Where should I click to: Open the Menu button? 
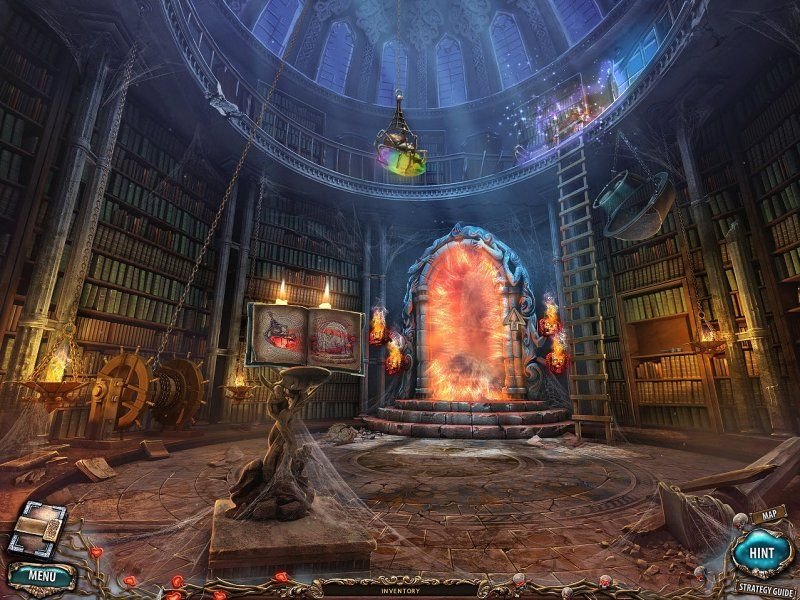point(41,576)
